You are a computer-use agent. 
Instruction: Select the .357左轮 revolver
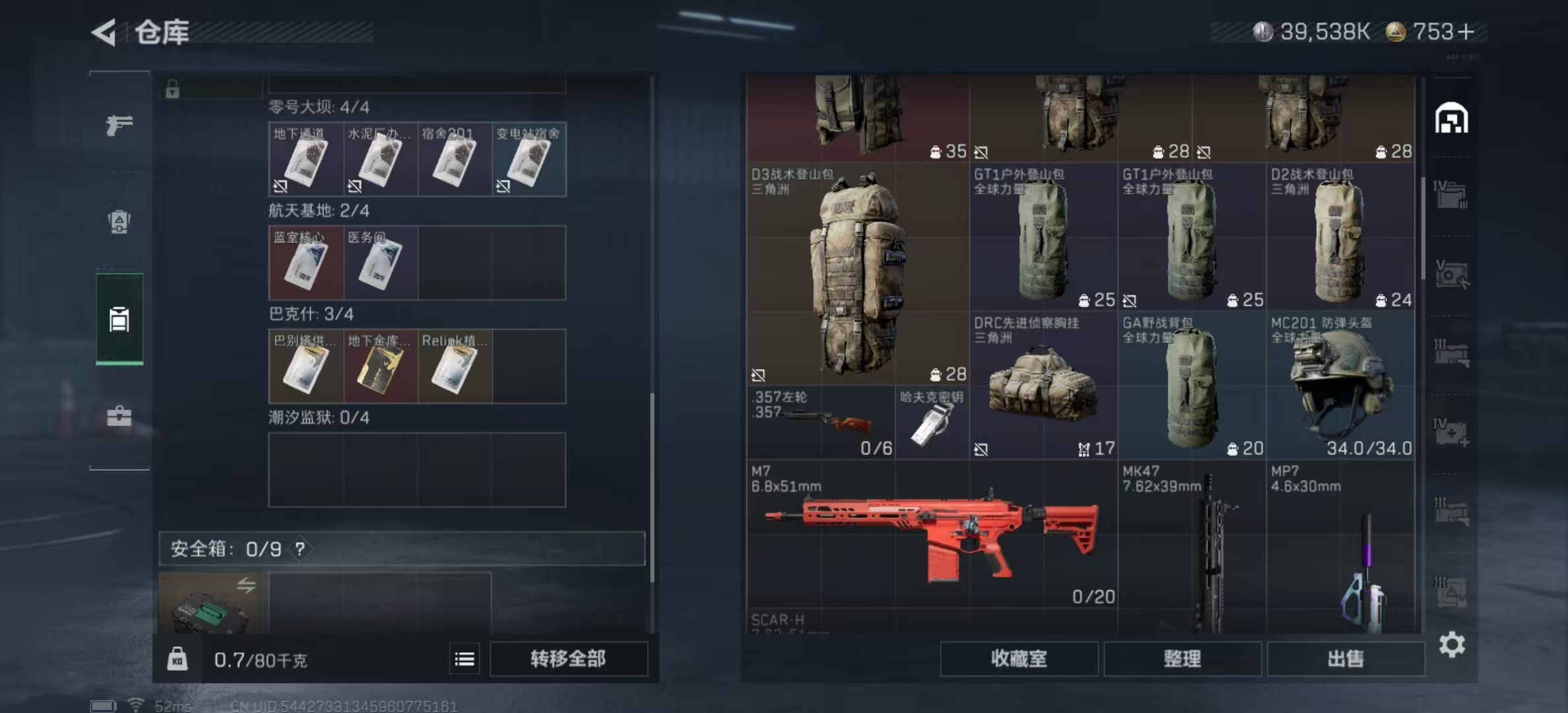[820, 423]
